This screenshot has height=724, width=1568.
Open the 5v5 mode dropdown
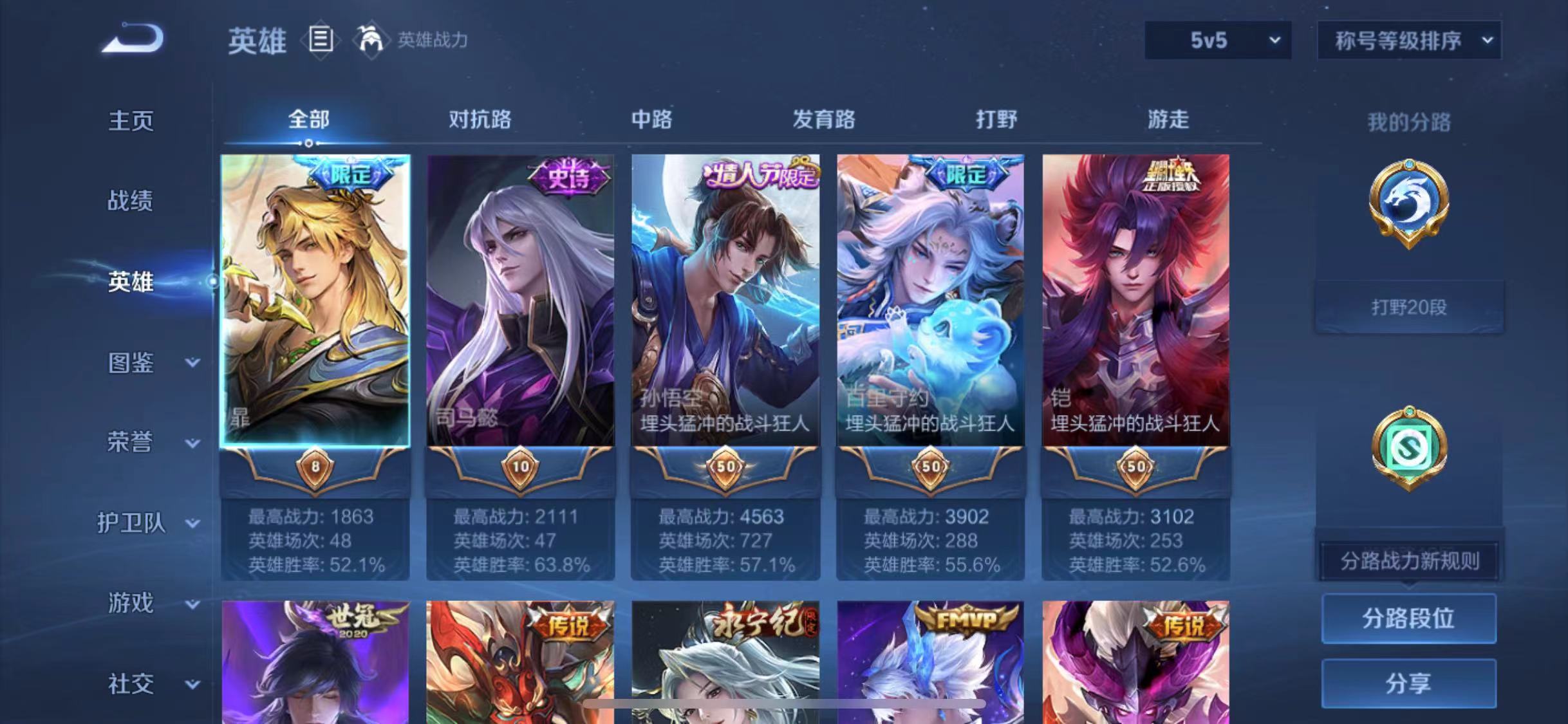coord(1217,40)
